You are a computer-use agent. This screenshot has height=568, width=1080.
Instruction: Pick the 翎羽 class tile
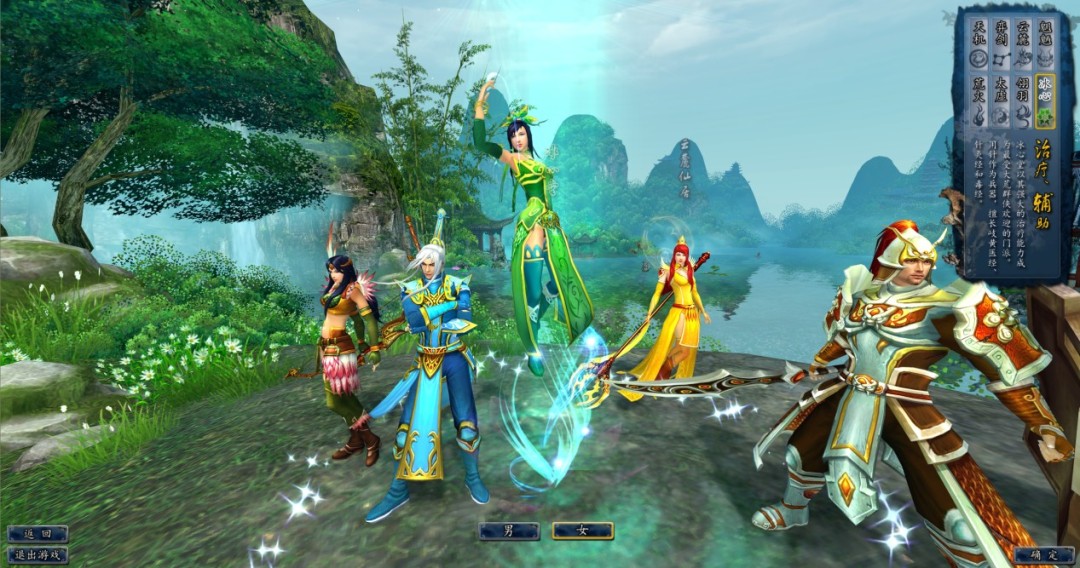click(x=1022, y=102)
